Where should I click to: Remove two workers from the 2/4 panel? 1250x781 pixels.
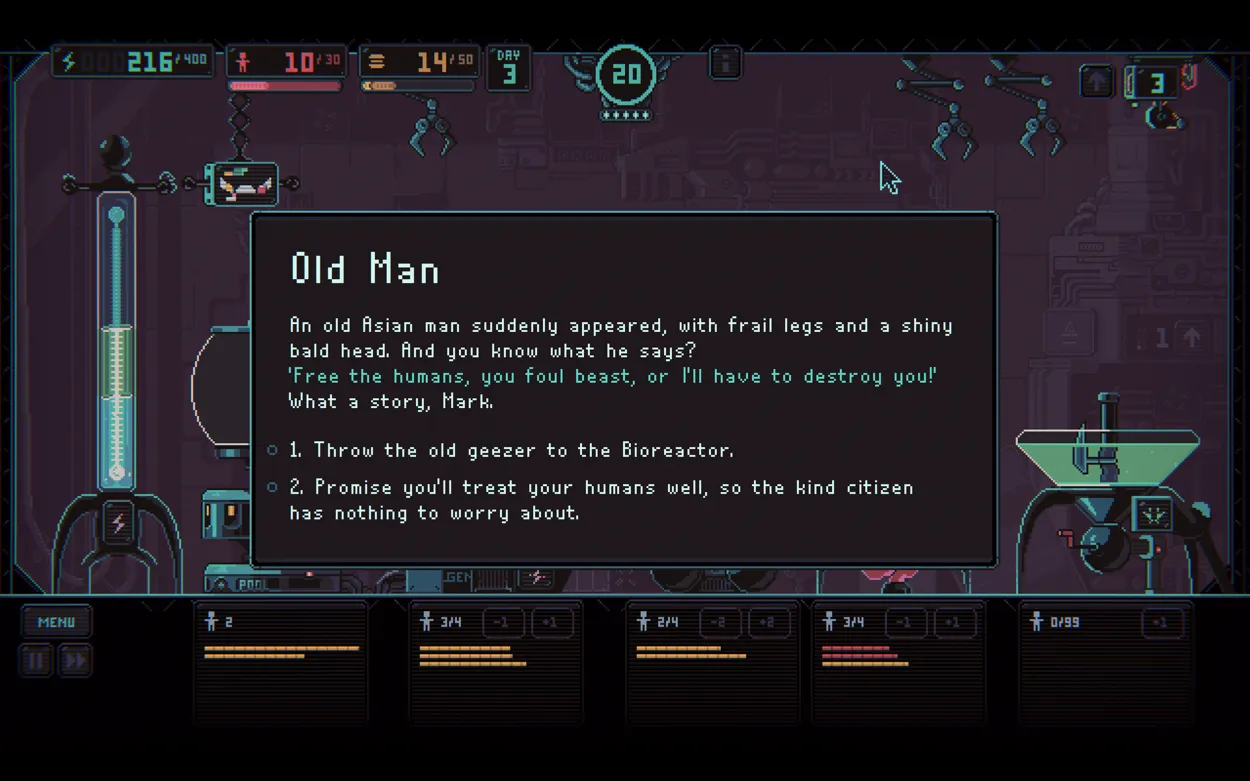718,623
